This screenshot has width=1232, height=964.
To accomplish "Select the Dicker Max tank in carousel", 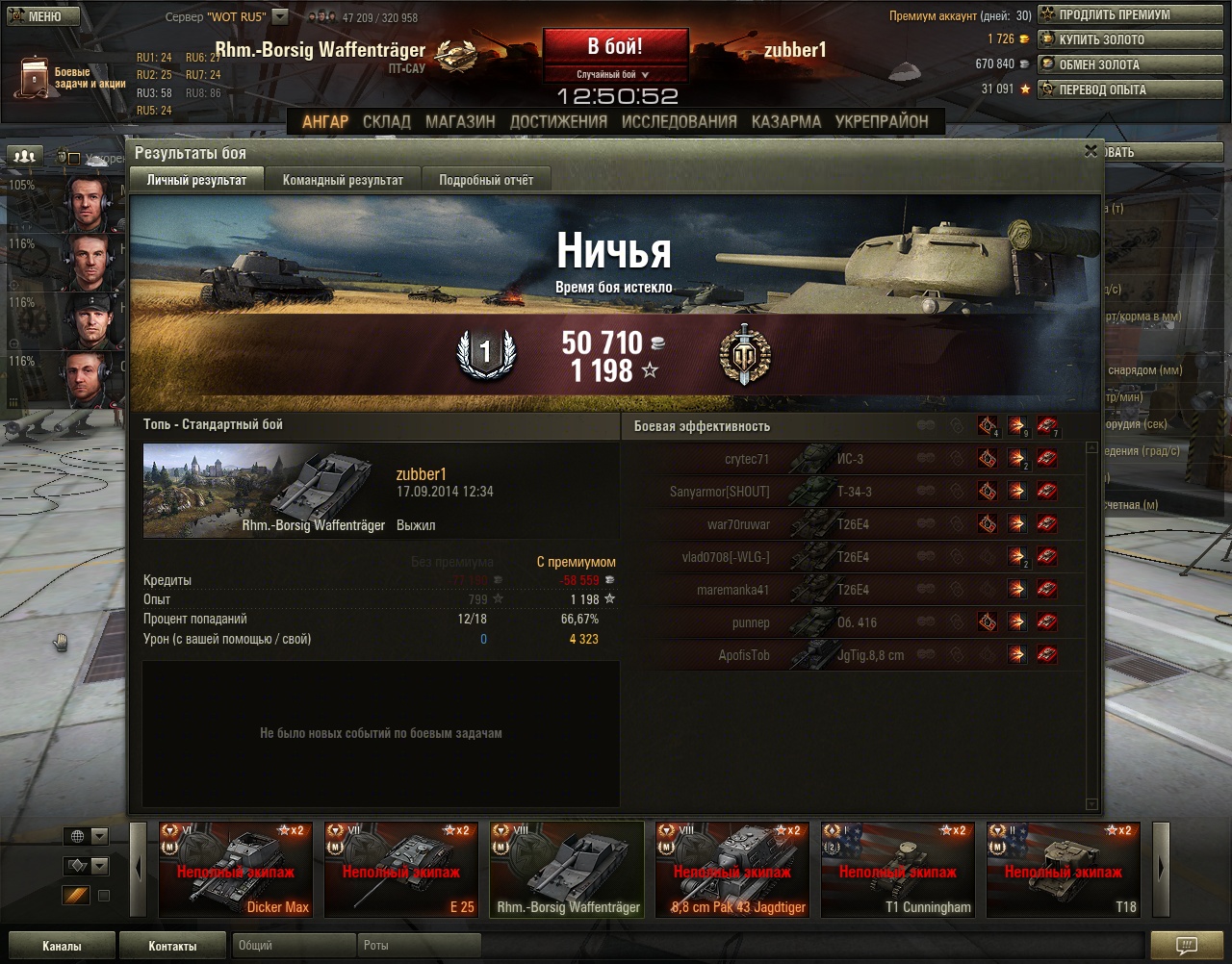I will [236, 869].
